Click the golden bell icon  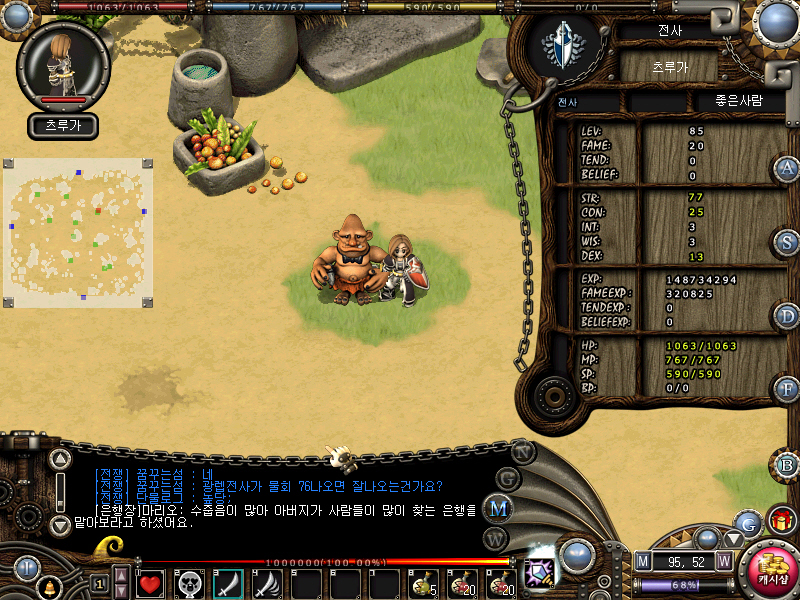pos(47,585)
